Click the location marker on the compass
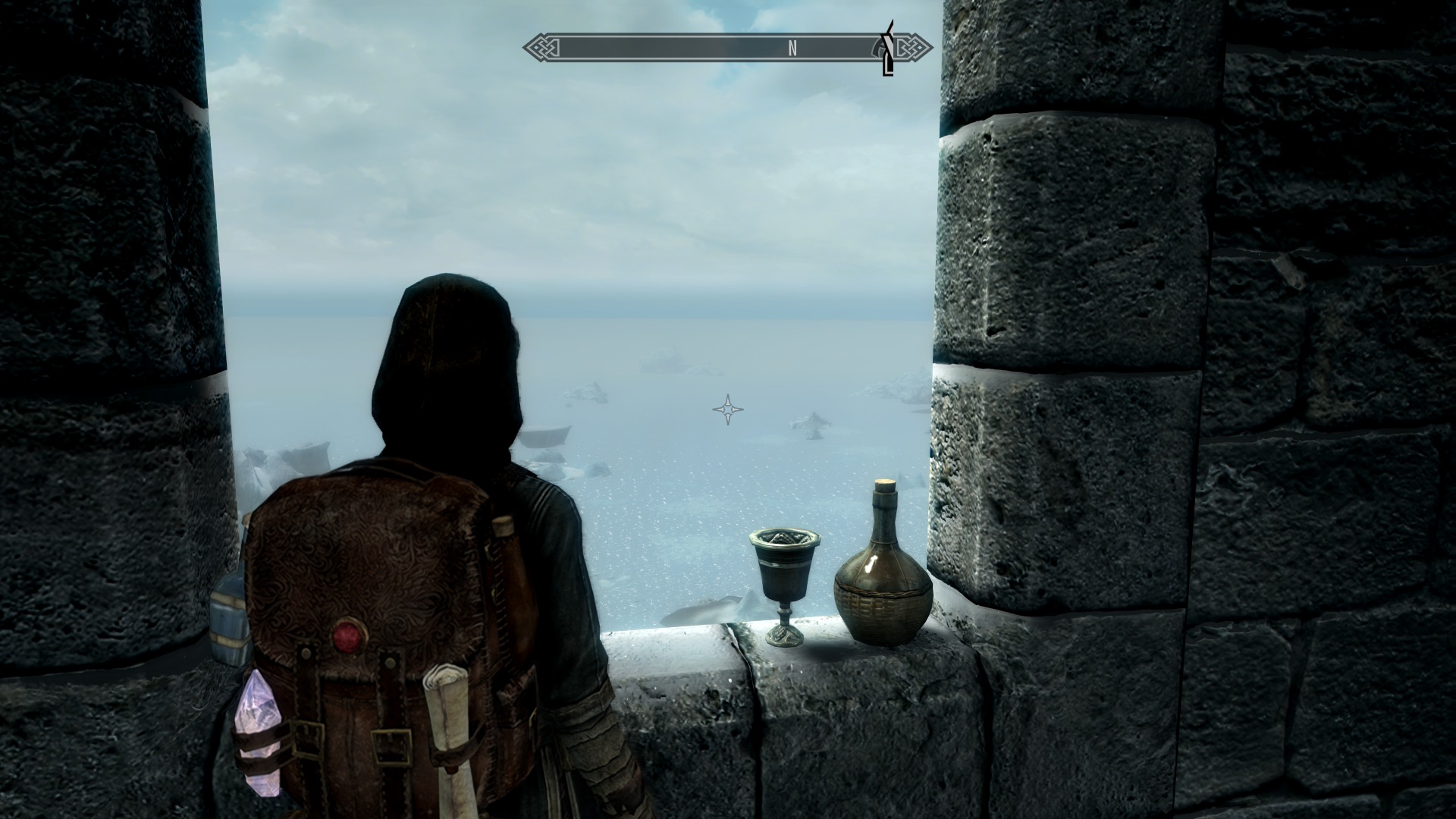 886,50
